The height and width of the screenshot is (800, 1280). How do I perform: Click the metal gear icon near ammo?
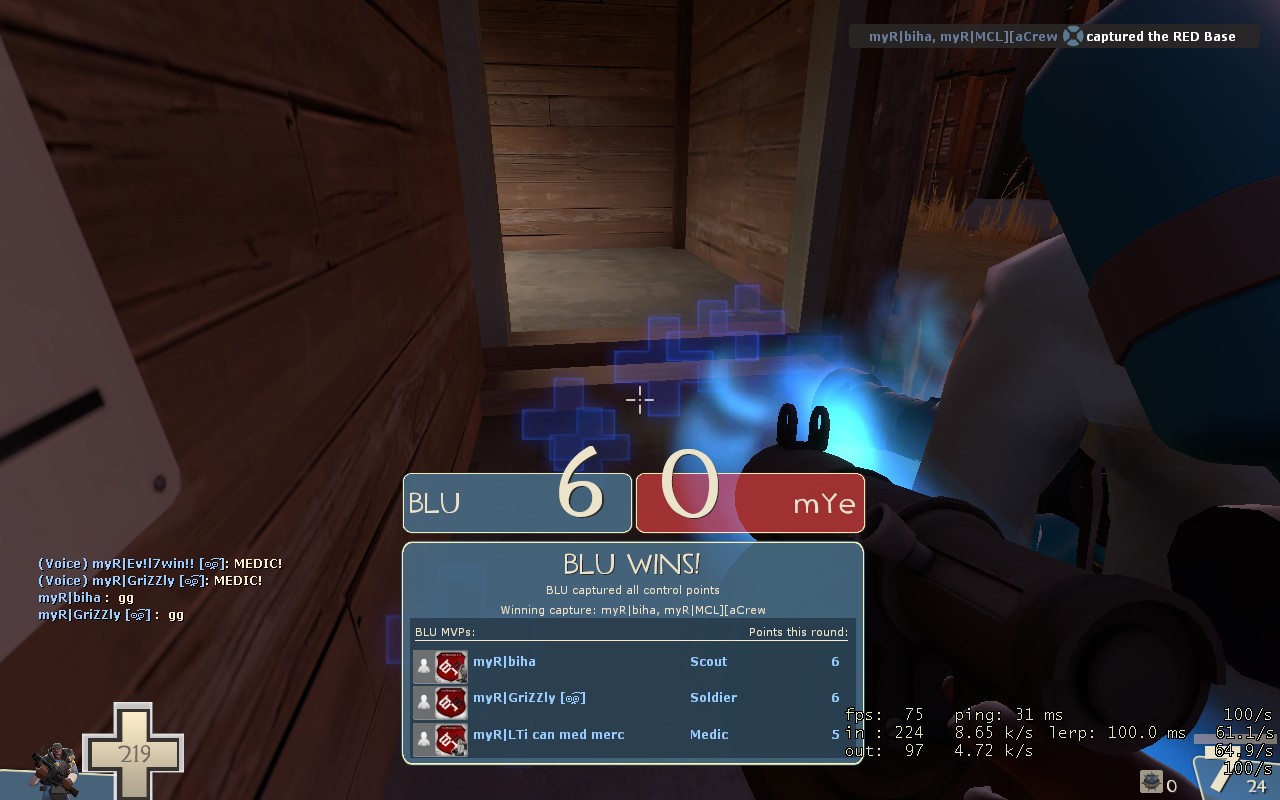click(1151, 782)
